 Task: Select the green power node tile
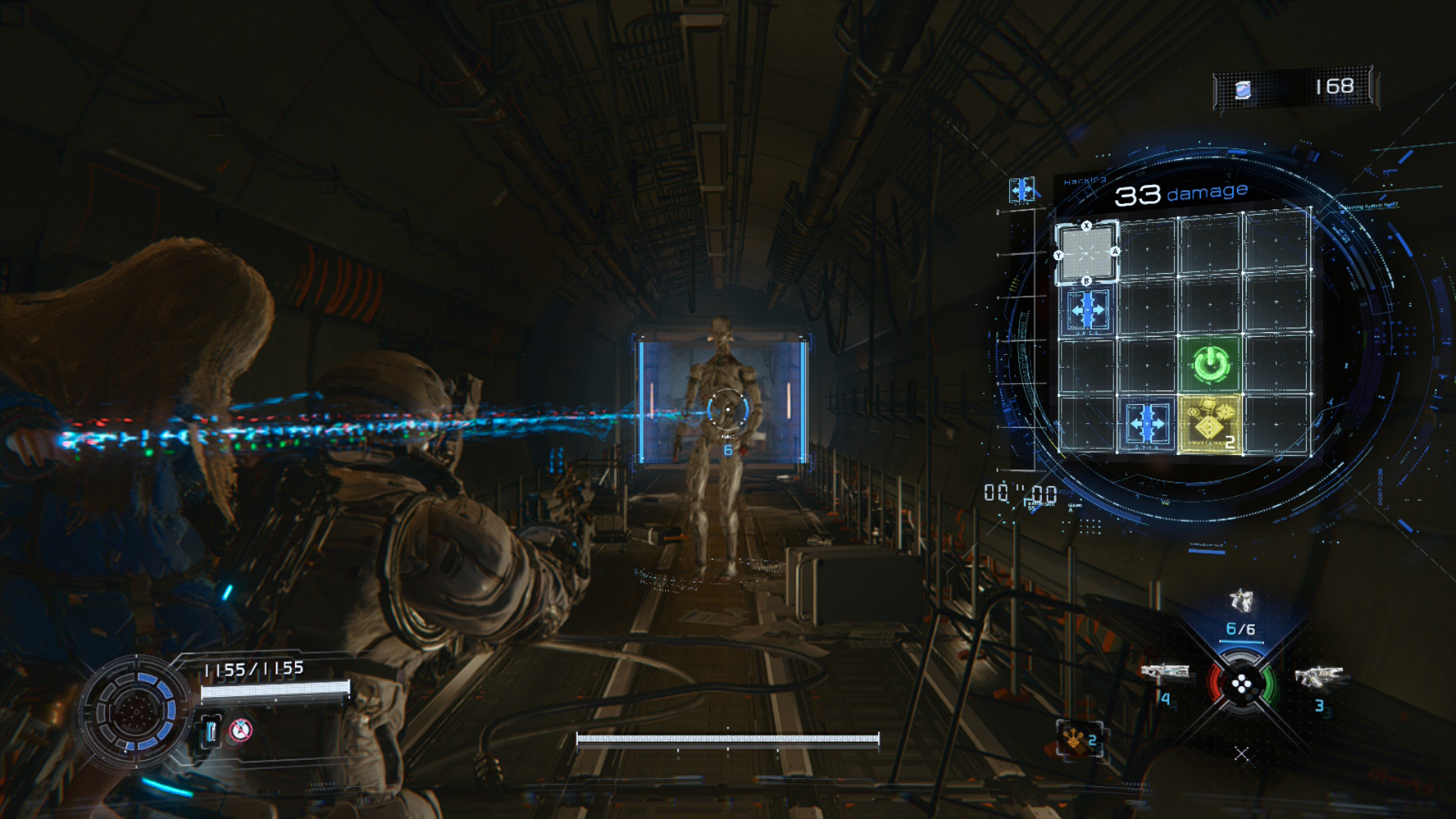[x=1210, y=364]
